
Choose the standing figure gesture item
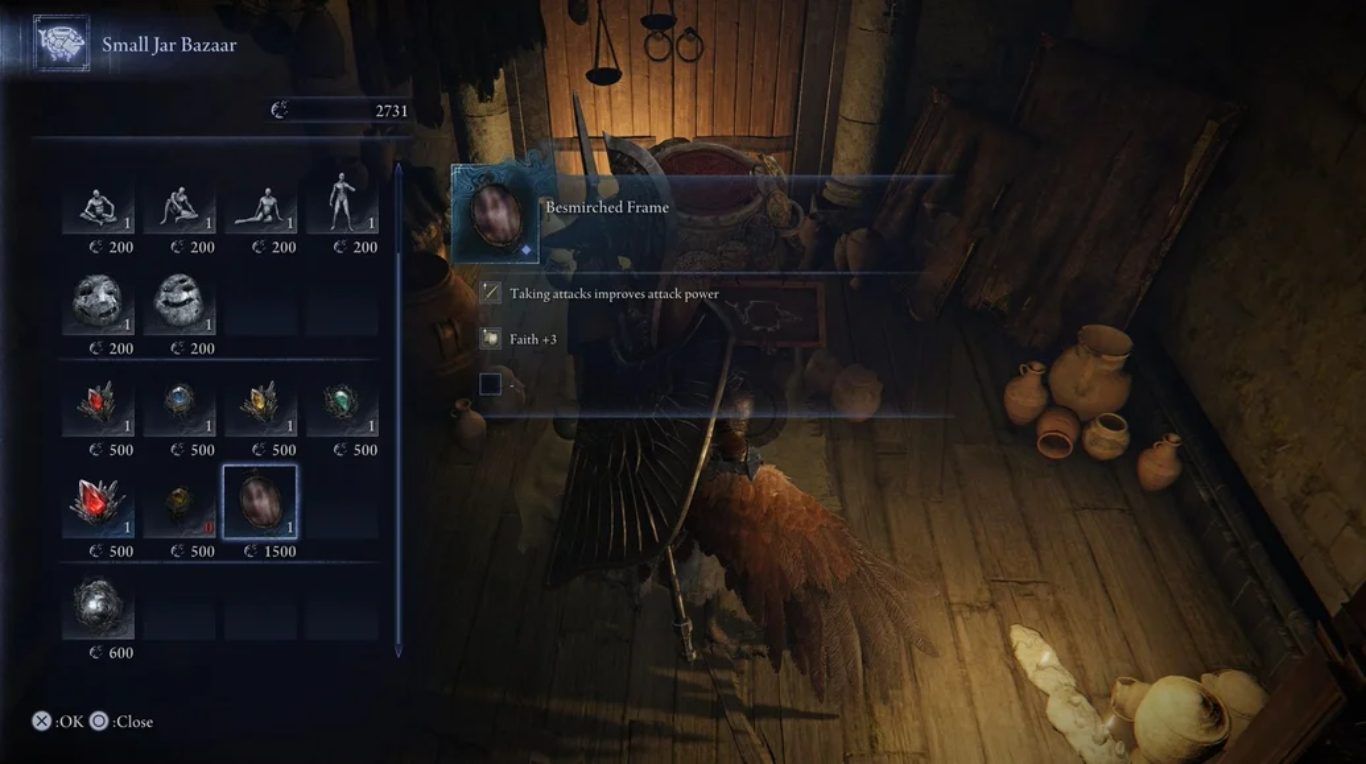coord(342,205)
